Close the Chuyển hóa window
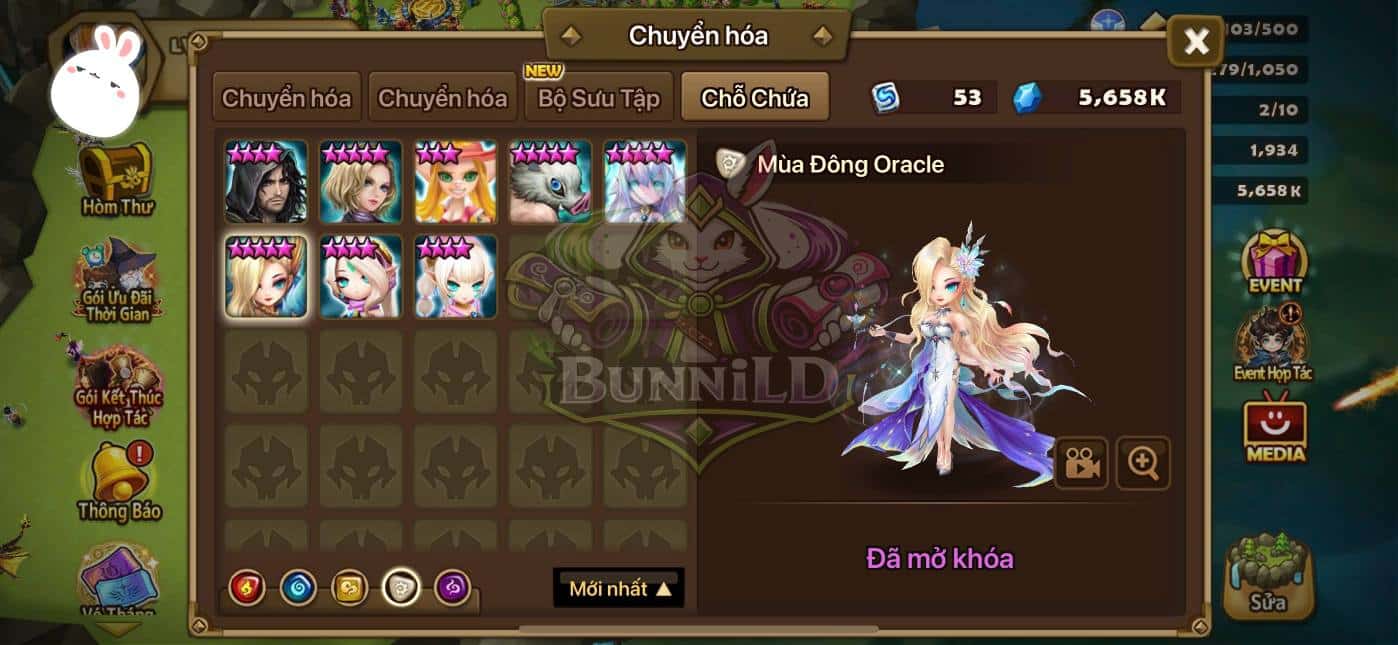The width and height of the screenshot is (1398, 645). pos(1196,42)
